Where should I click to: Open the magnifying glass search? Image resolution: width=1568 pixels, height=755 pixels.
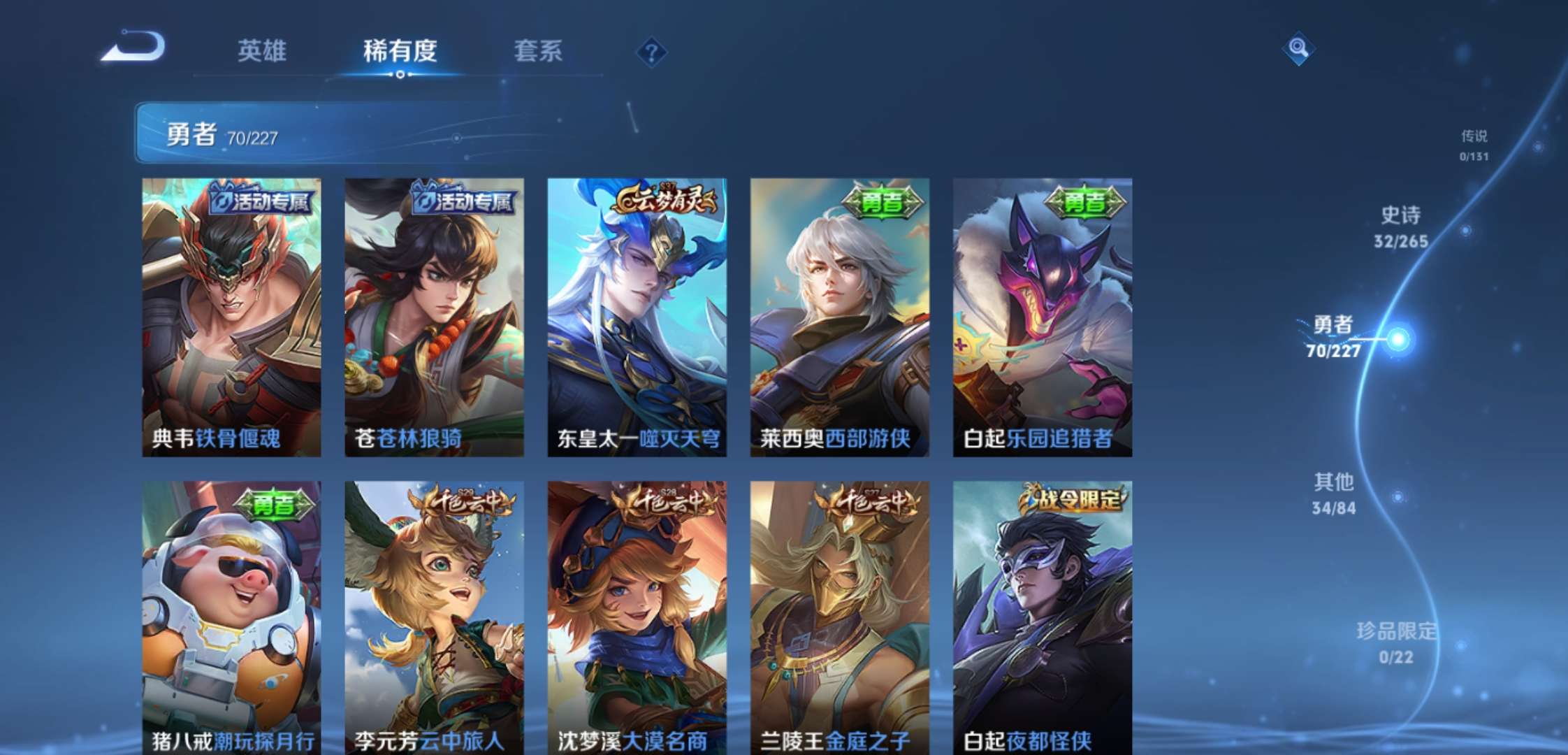point(1298,48)
